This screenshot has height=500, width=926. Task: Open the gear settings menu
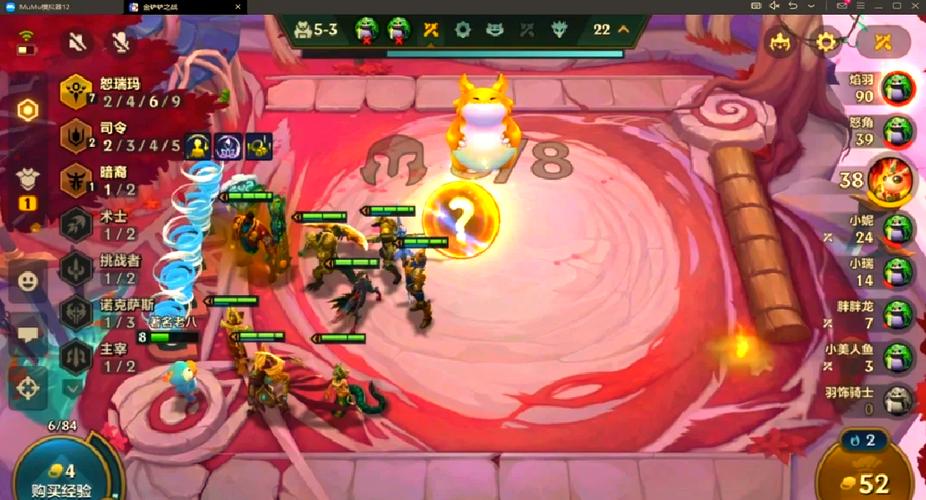pos(826,42)
